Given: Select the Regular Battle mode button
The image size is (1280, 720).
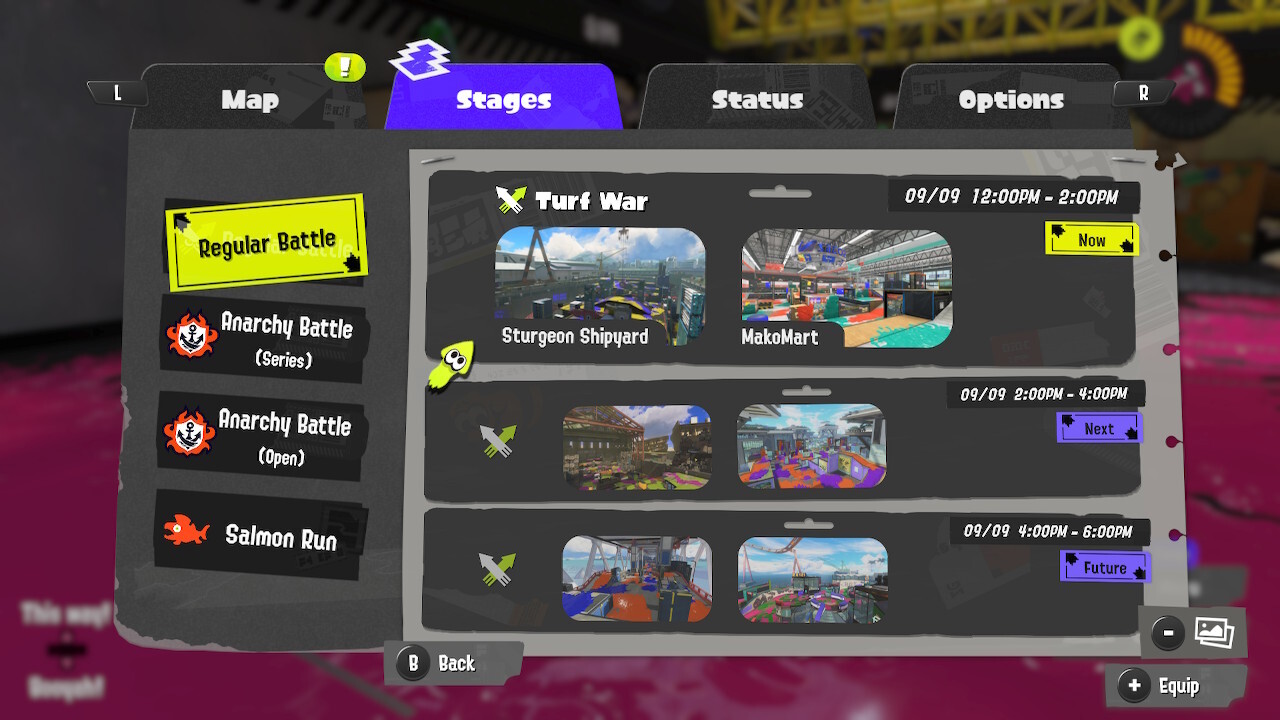Looking at the screenshot, I should (265, 240).
